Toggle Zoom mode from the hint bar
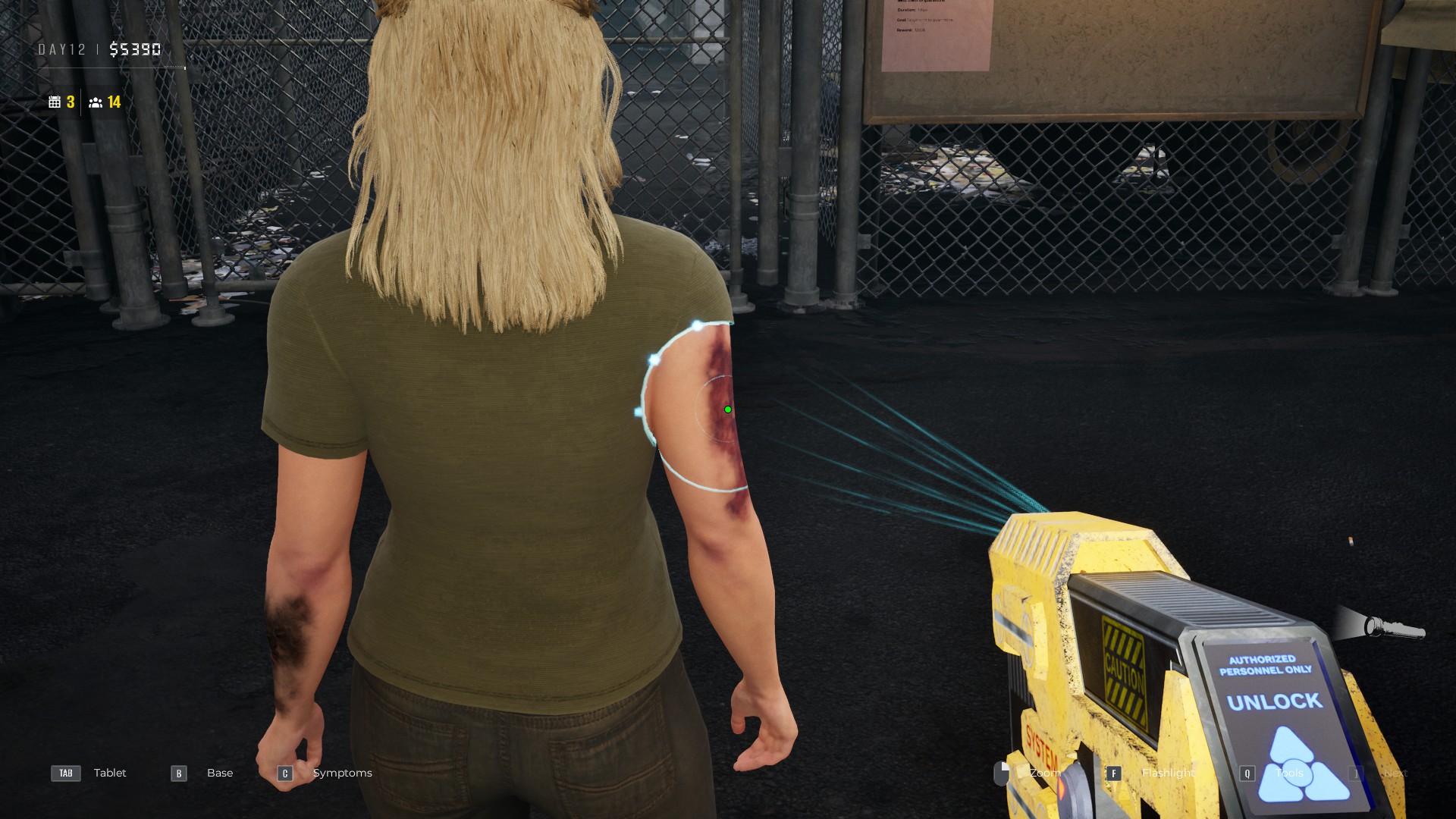Image resolution: width=1456 pixels, height=819 pixels. (x=1046, y=773)
